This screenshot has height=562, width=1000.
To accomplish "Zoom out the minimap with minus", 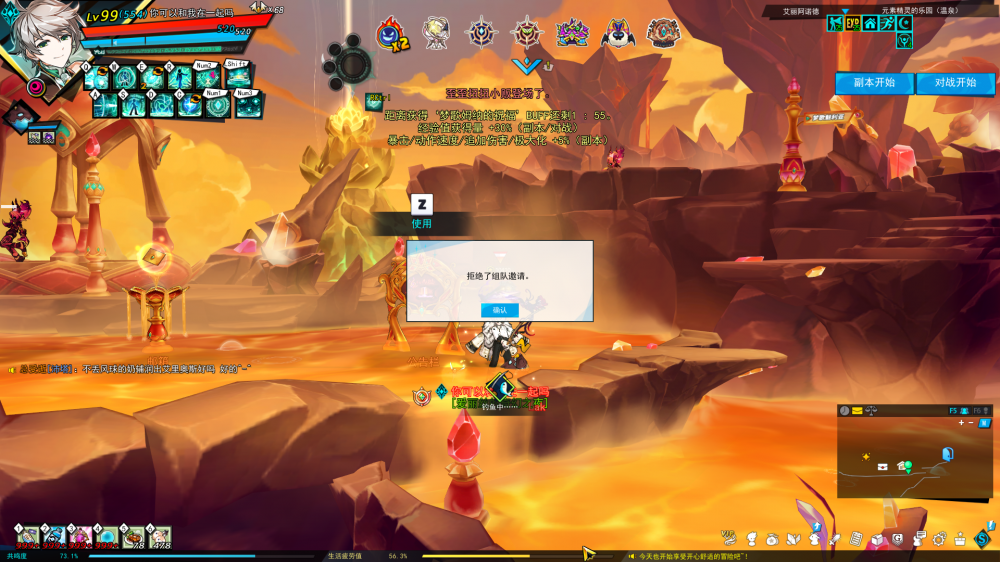I will (971, 423).
